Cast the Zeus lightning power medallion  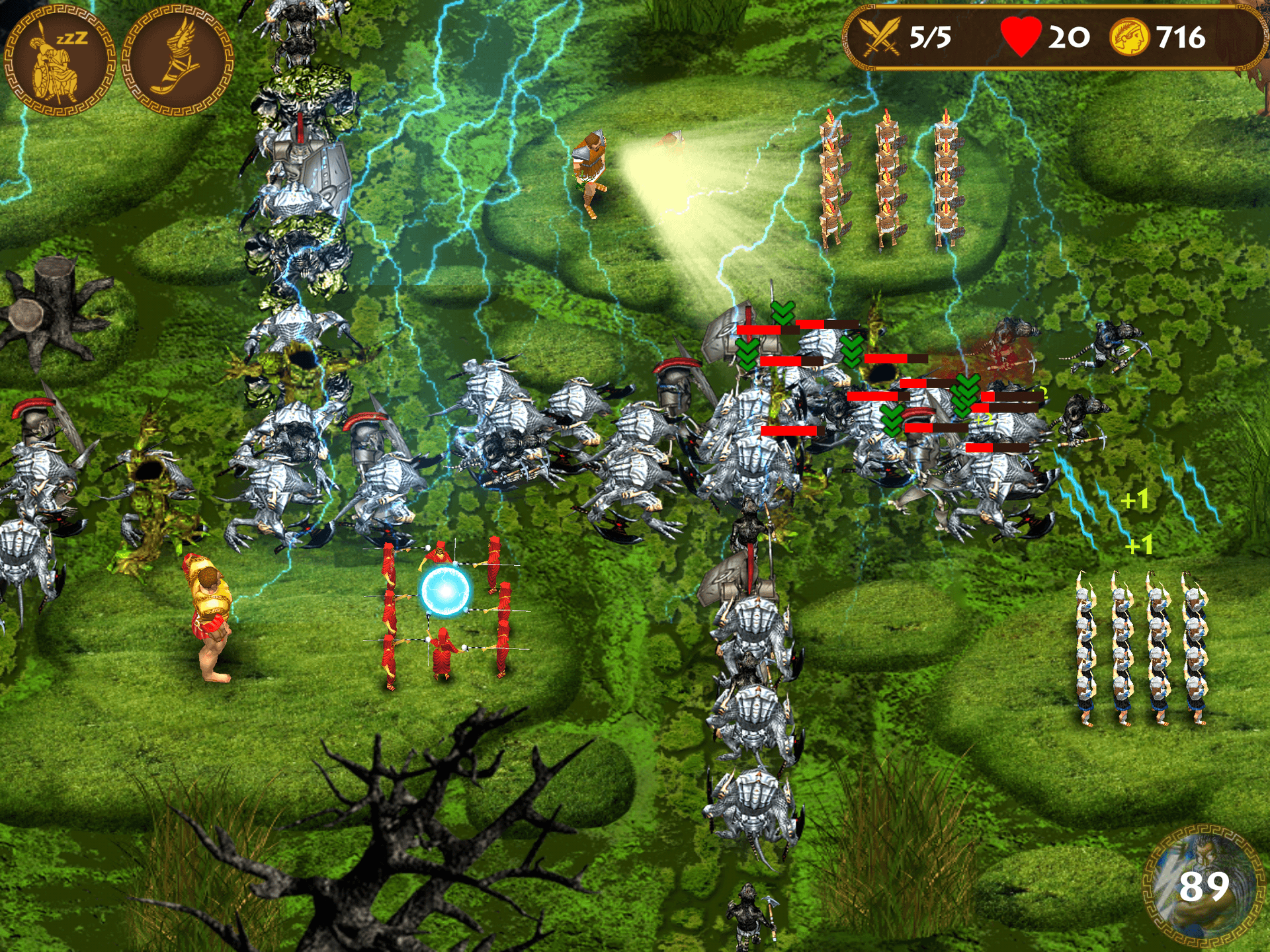point(1203,886)
